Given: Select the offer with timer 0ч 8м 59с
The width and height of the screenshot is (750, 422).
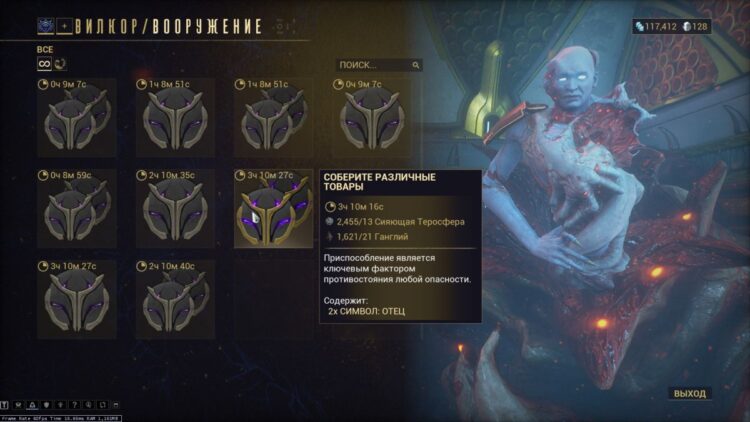Looking at the screenshot, I should click(x=77, y=208).
